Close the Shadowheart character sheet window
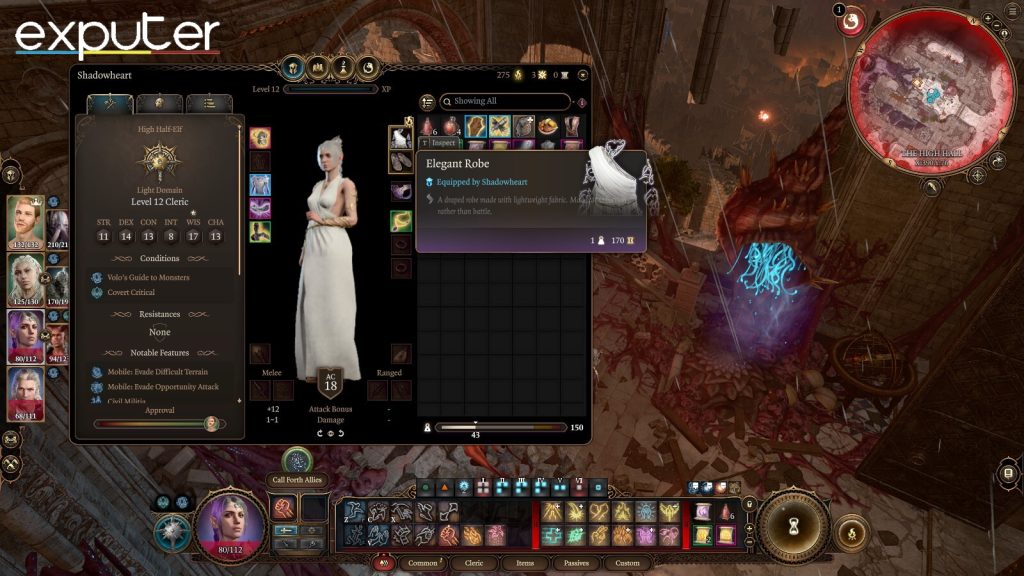 click(x=583, y=74)
